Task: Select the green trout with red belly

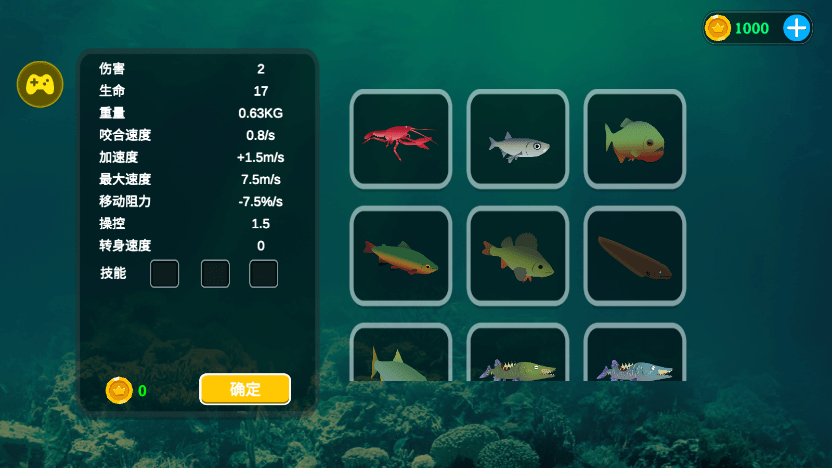Action: (x=400, y=256)
